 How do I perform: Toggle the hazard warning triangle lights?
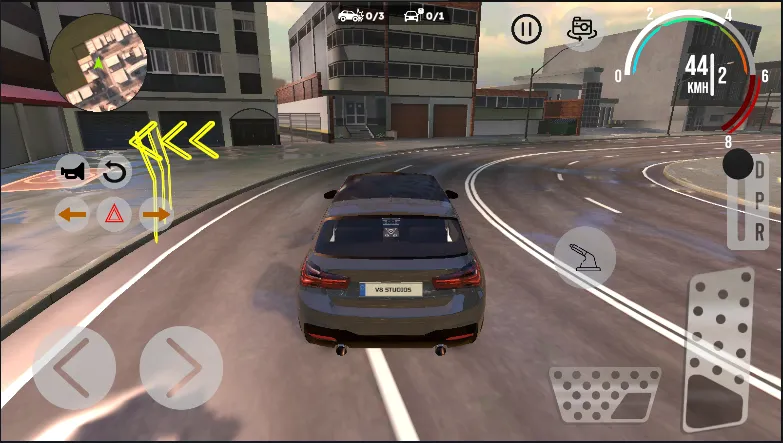tap(114, 214)
